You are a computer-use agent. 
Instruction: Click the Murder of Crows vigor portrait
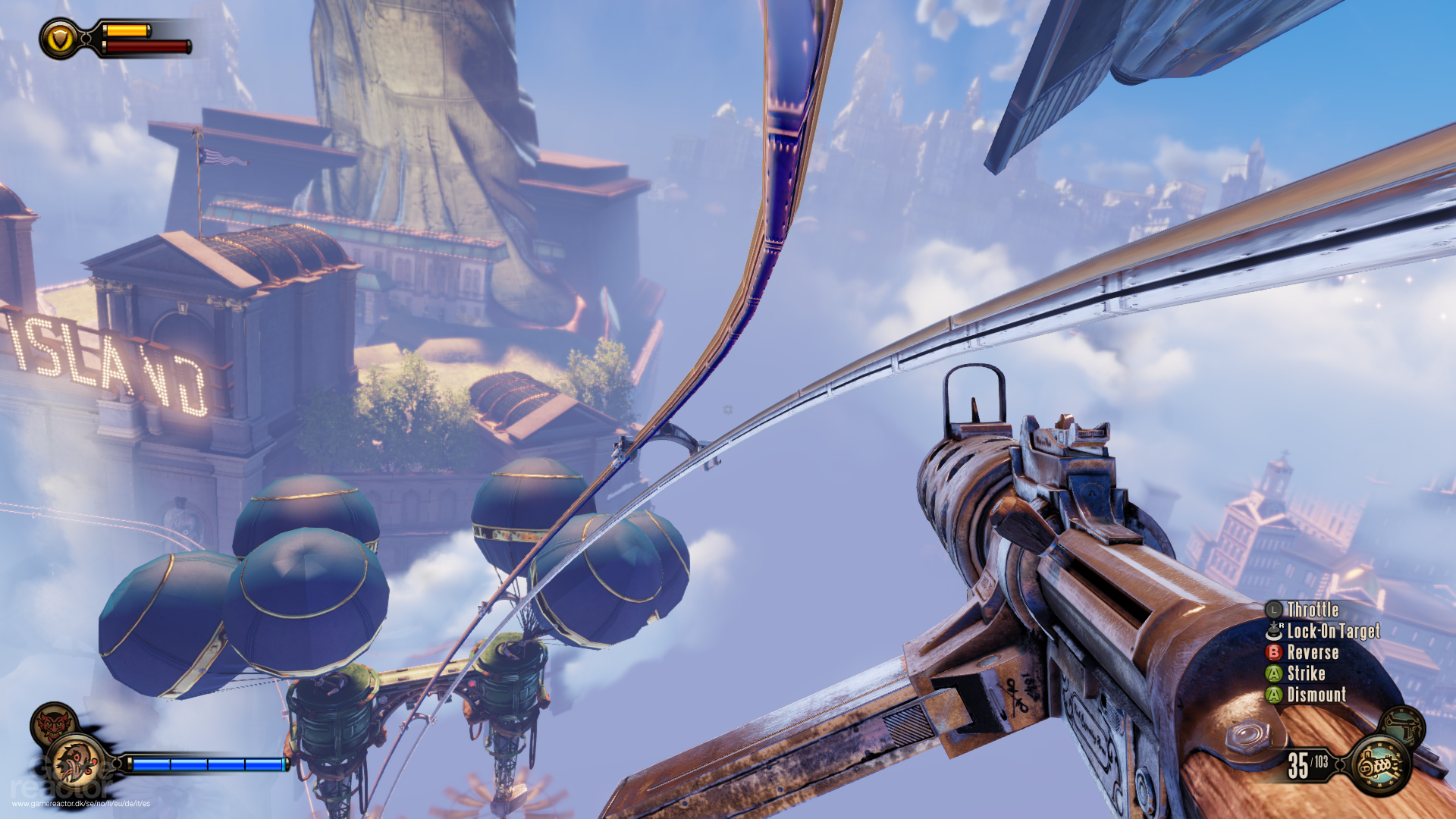(77, 762)
